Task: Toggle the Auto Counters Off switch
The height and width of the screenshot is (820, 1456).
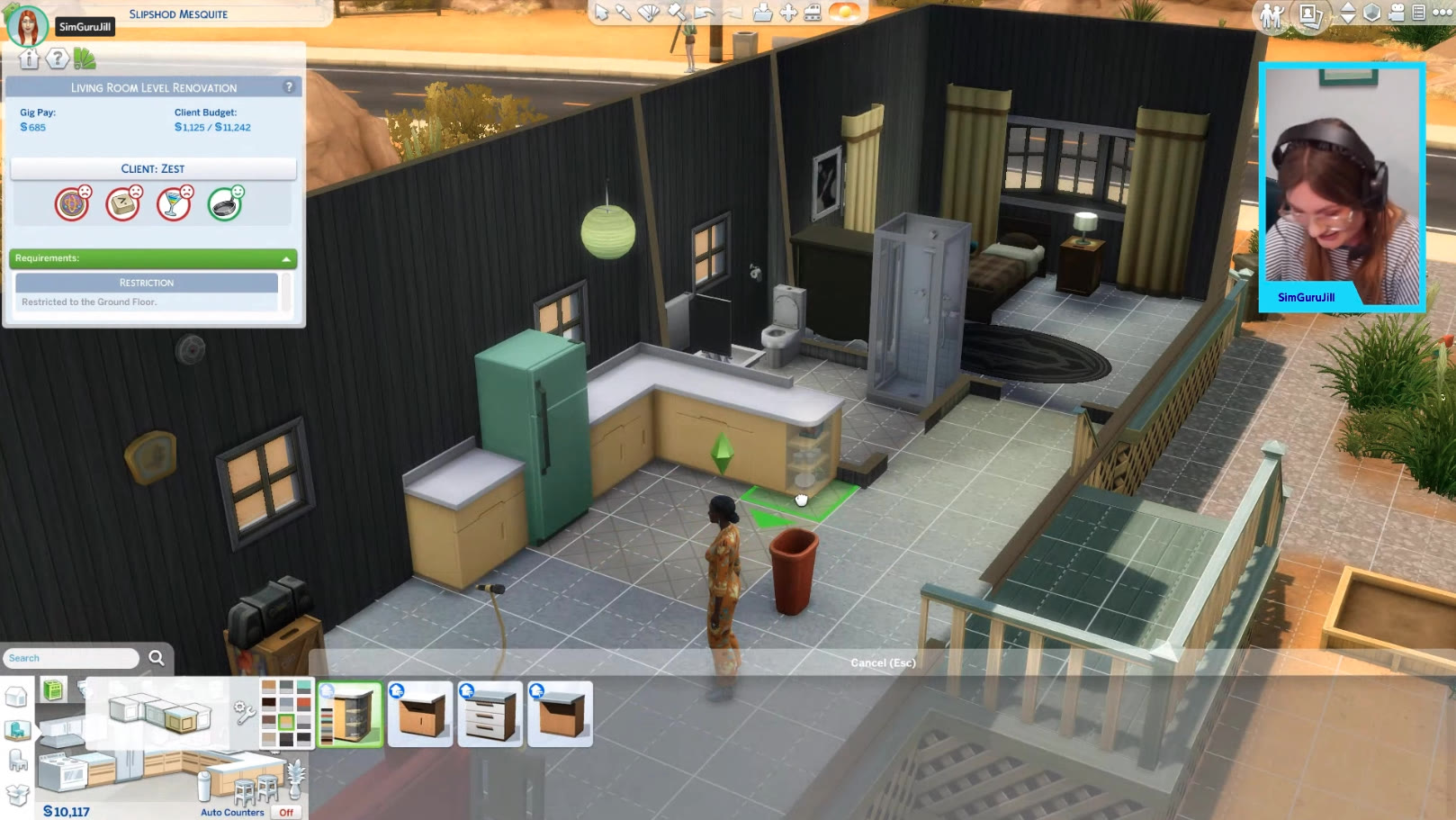Action: tap(286, 812)
